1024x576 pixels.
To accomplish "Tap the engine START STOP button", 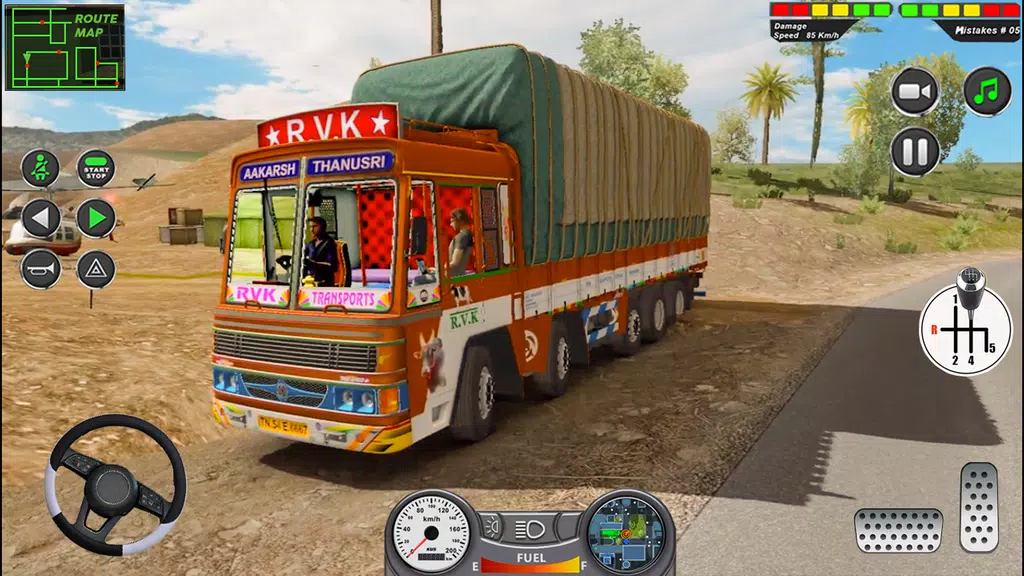I will click(x=96, y=168).
